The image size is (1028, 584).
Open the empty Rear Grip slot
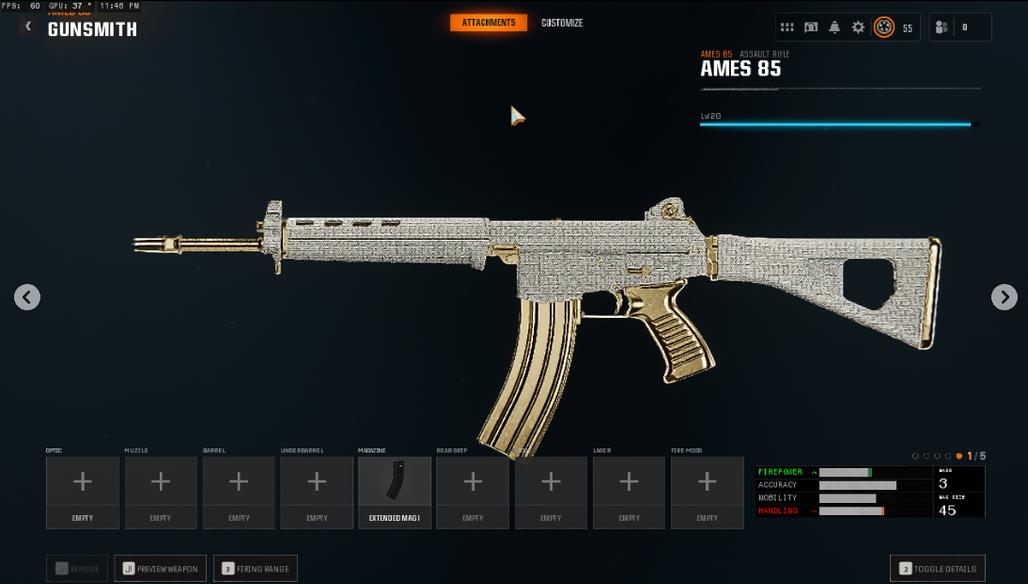click(x=472, y=492)
